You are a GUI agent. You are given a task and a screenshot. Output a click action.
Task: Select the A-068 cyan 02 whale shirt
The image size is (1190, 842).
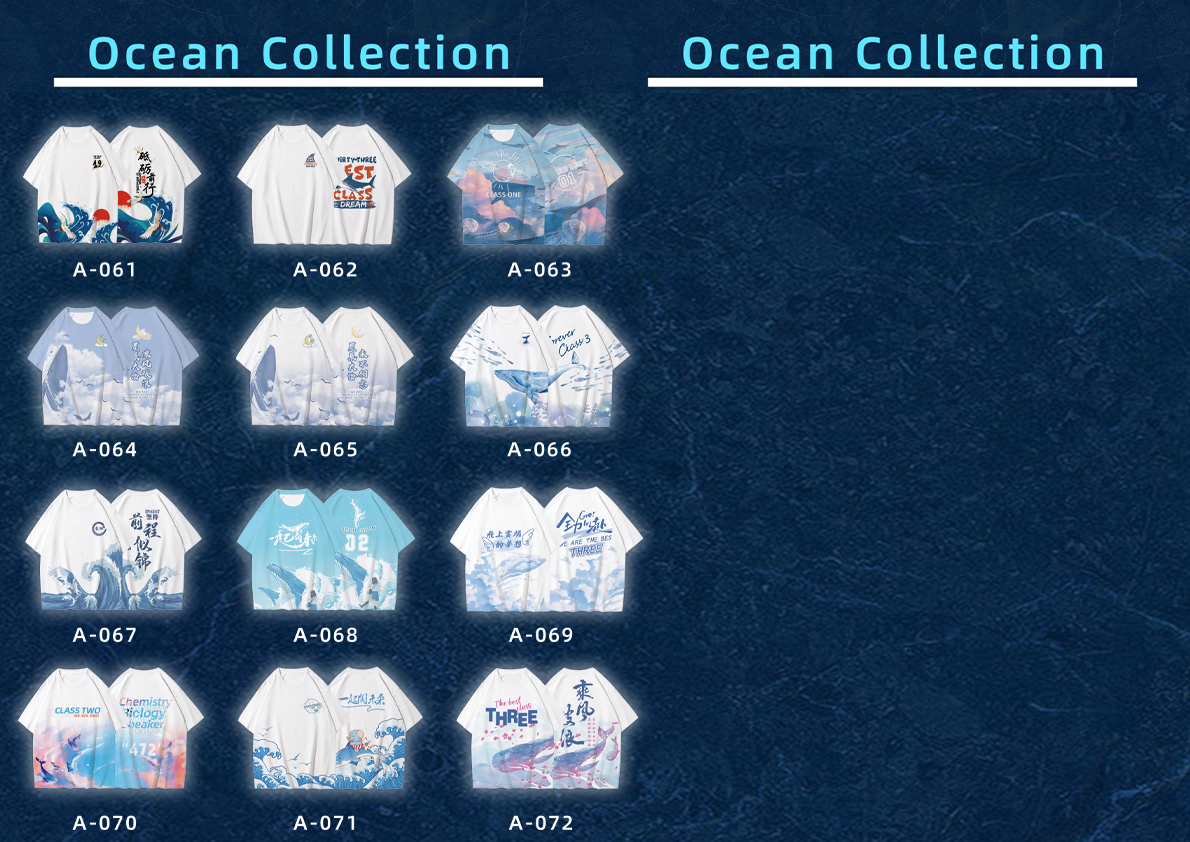[325, 551]
